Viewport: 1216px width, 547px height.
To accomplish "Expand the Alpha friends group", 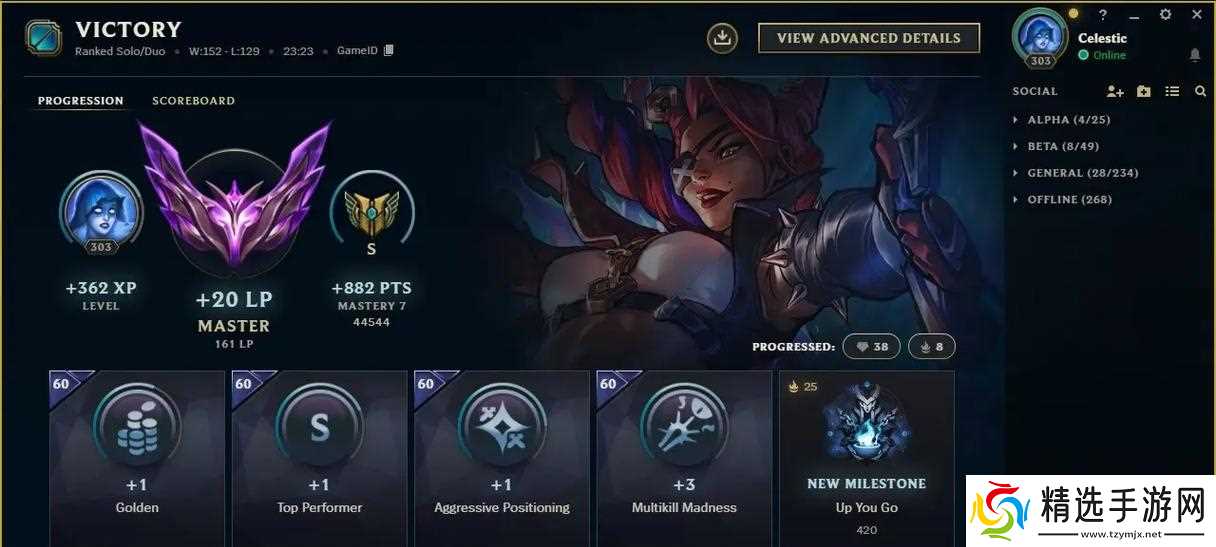I will (1068, 120).
